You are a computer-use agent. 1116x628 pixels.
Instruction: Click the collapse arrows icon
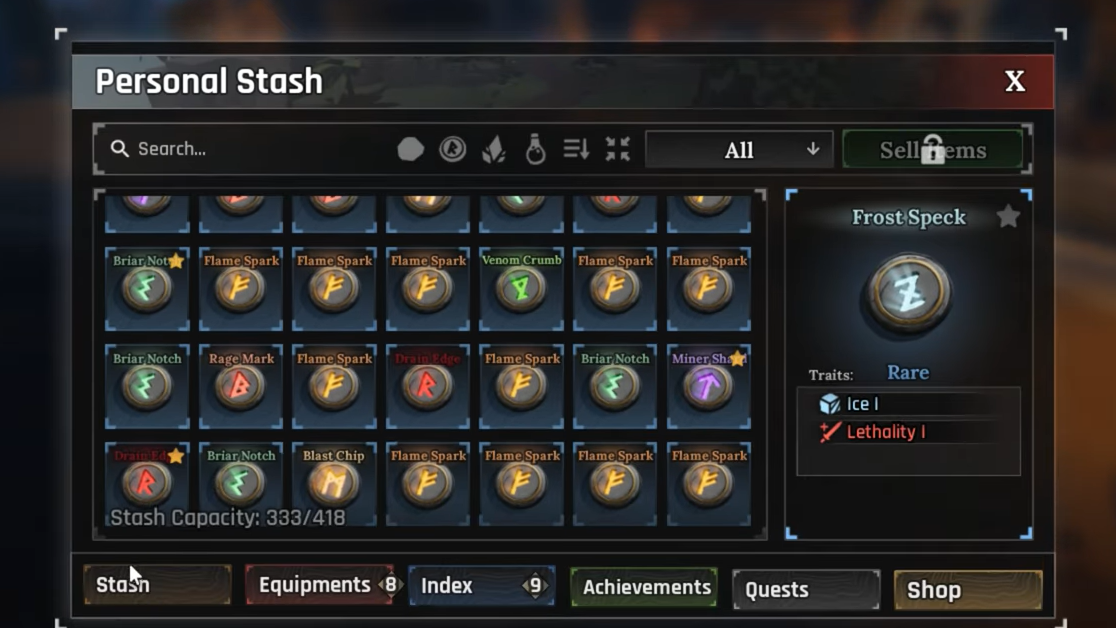pyautogui.click(x=618, y=150)
